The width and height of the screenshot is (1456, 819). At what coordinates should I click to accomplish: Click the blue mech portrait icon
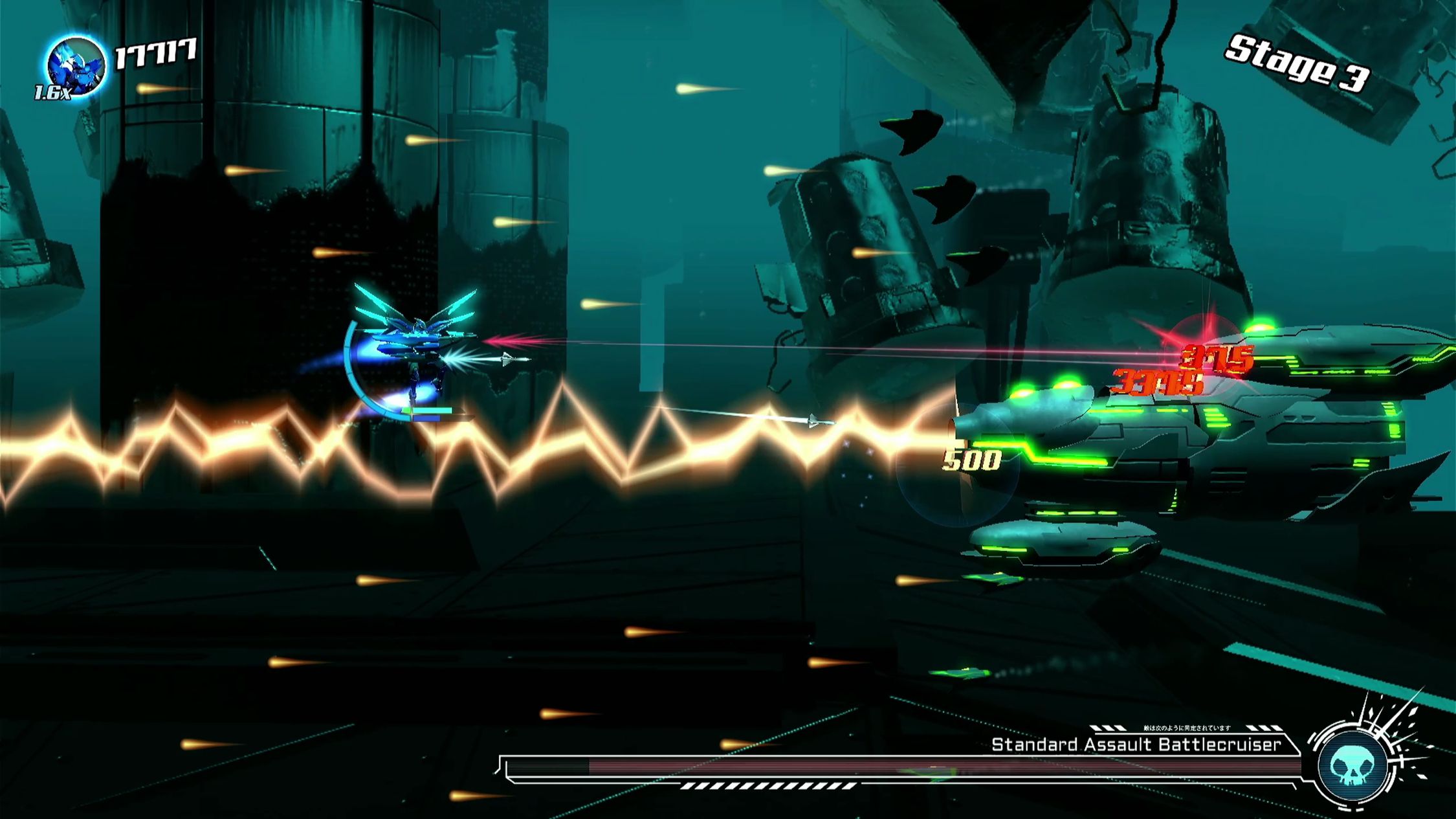76,67
